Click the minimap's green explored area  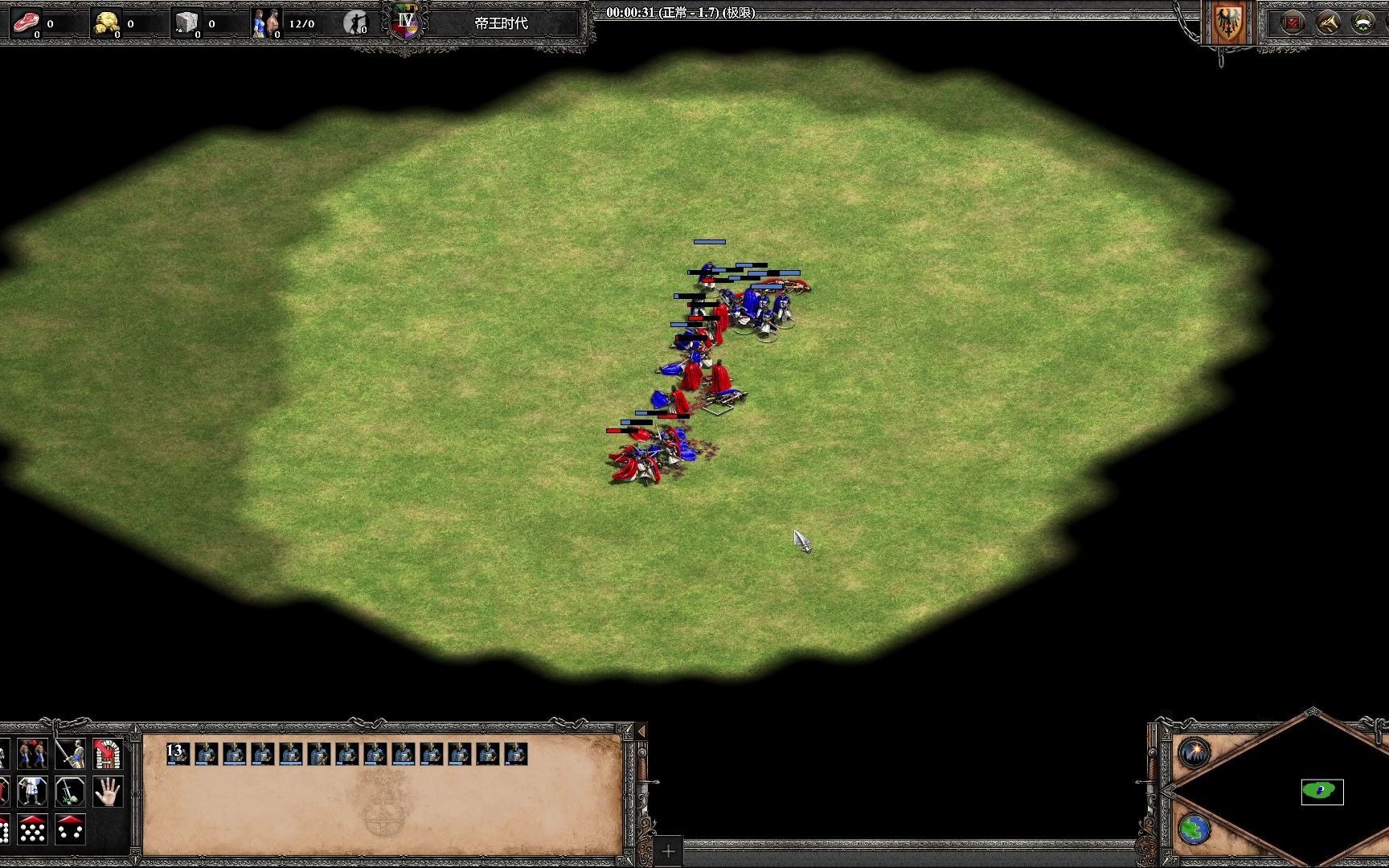click(1321, 792)
